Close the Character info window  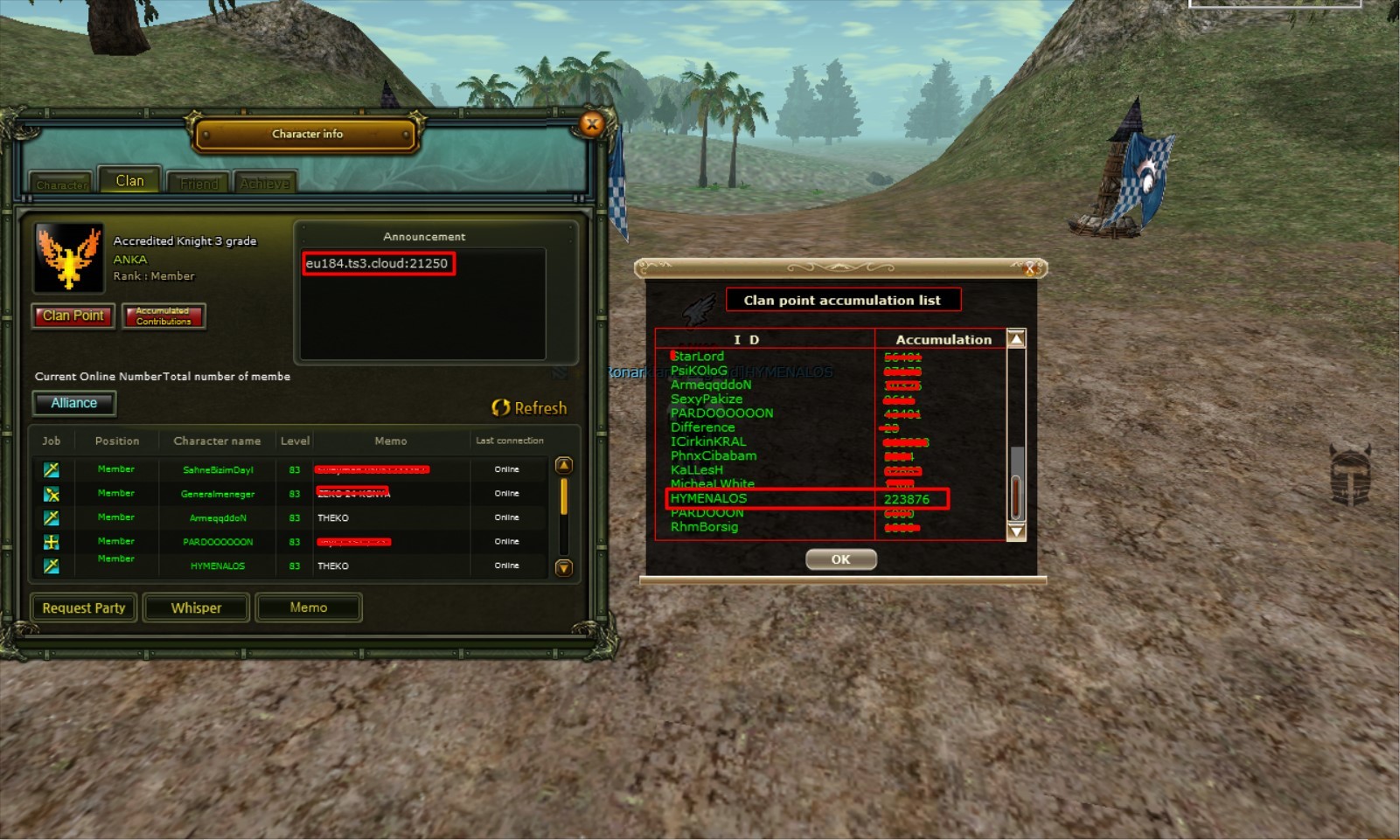pos(592,124)
